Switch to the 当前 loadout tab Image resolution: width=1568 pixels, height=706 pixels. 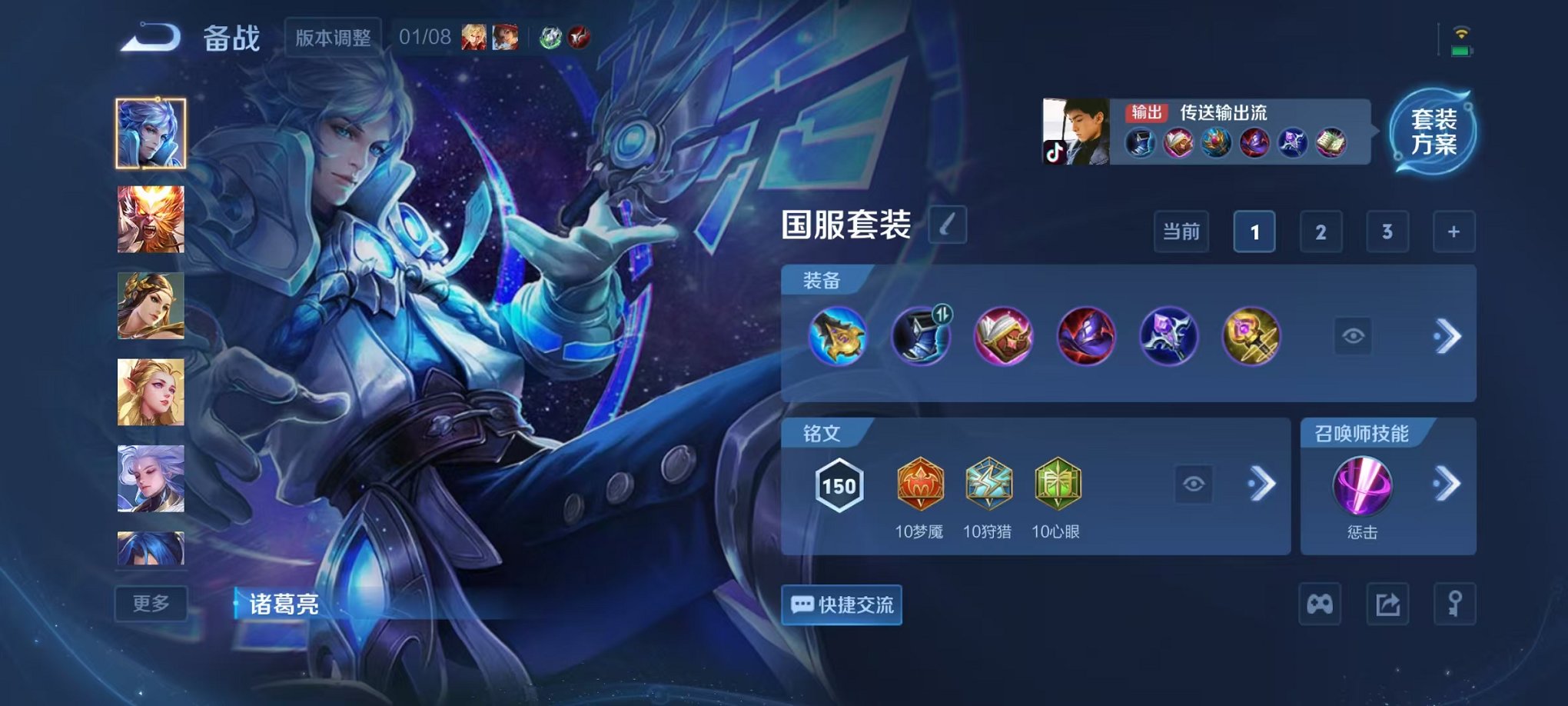(1181, 231)
